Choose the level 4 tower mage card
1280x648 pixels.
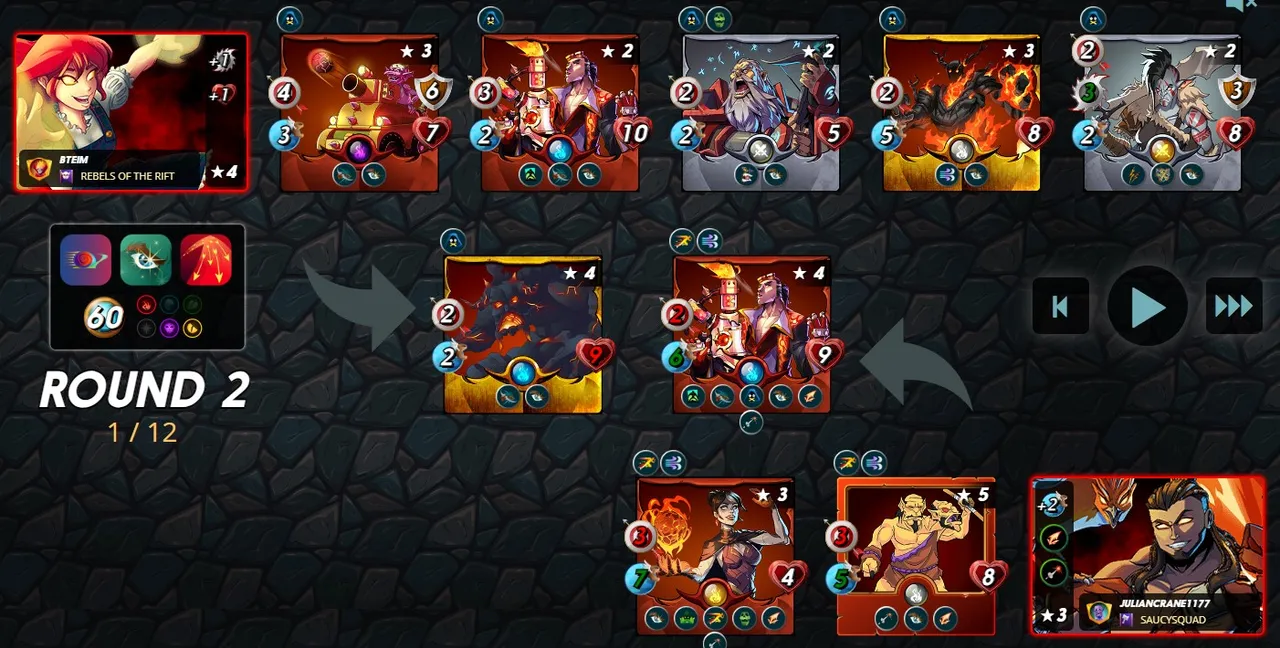click(x=752, y=335)
